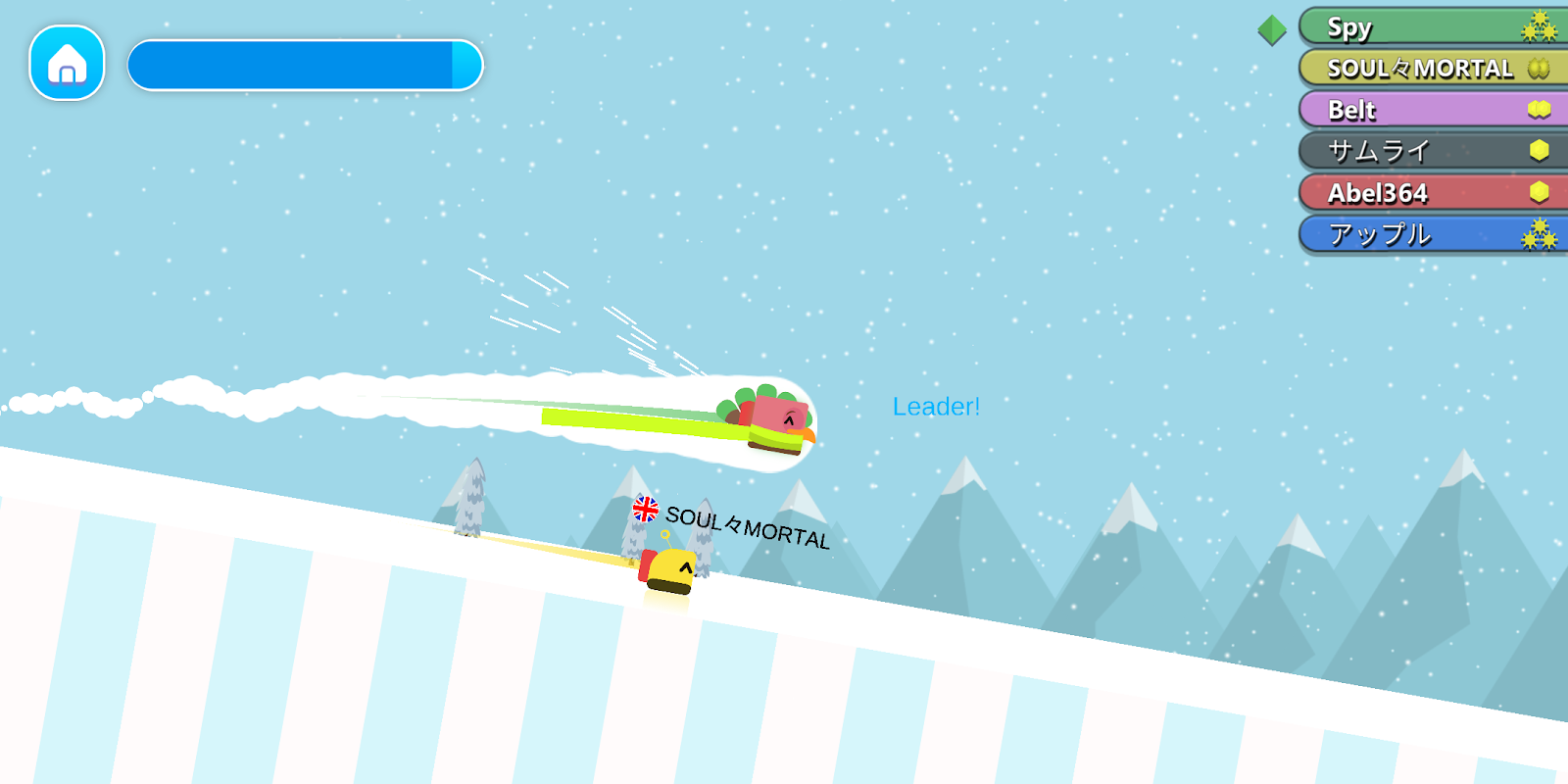Select the SOUL々MORTAL leaderboard row
The width and height of the screenshot is (1568, 784).
(1433, 68)
